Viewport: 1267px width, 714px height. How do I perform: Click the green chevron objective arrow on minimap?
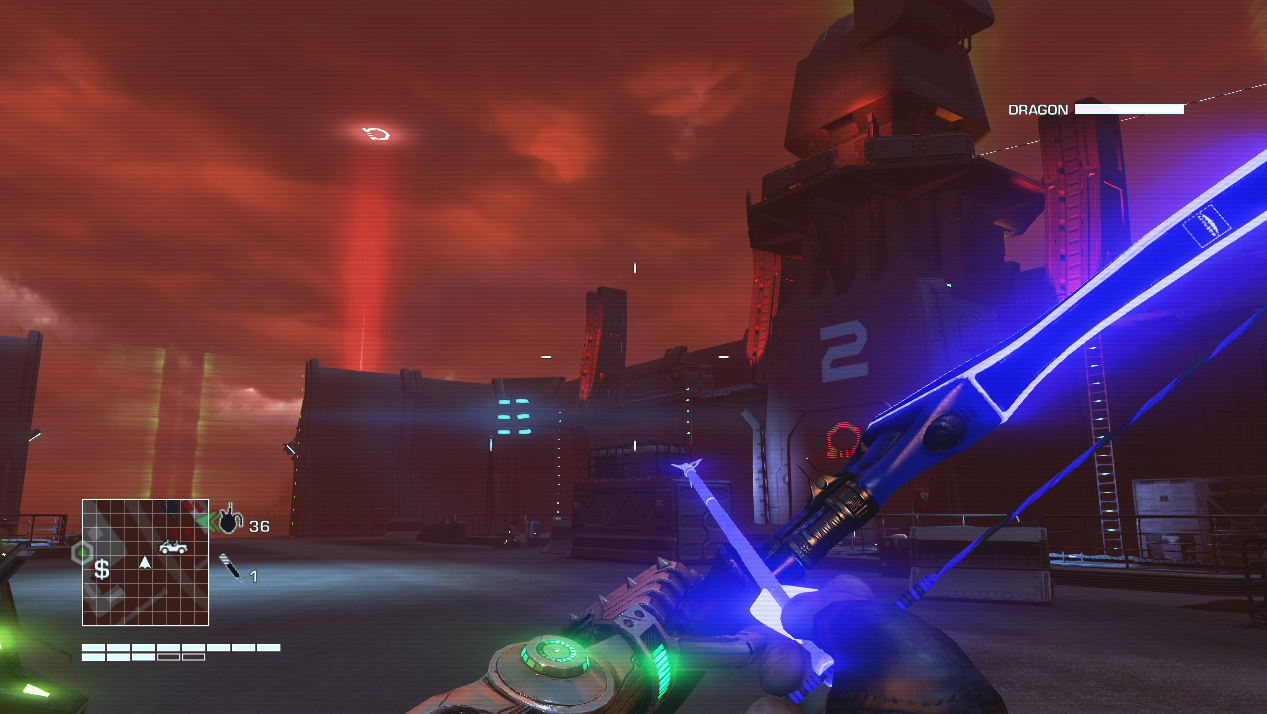[x=205, y=520]
